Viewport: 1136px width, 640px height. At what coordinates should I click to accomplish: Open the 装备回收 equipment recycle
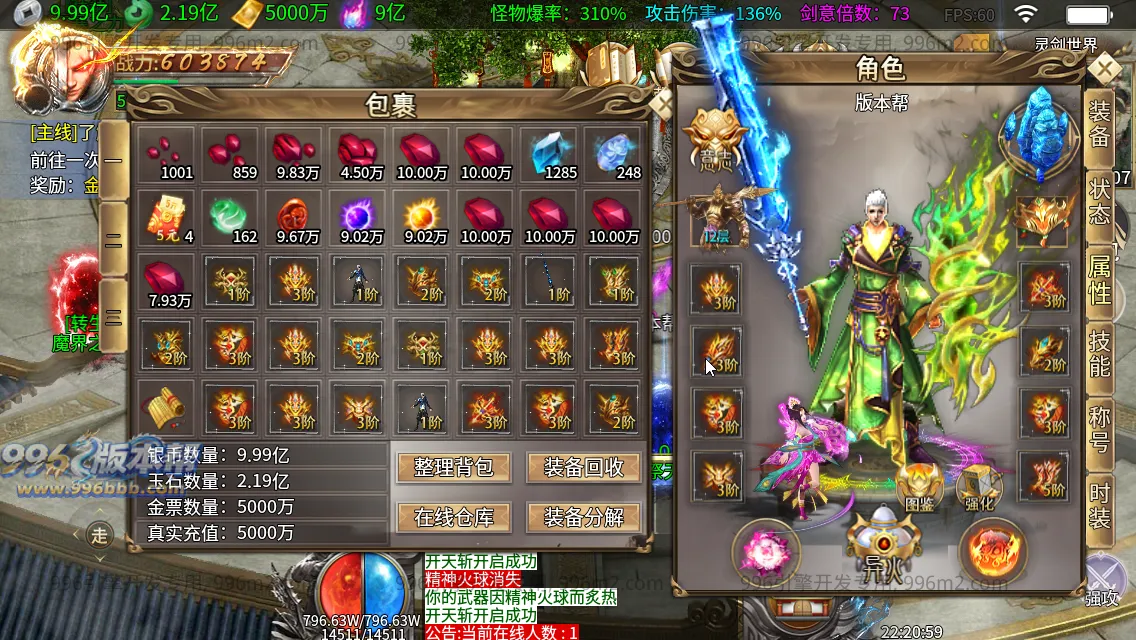click(584, 468)
